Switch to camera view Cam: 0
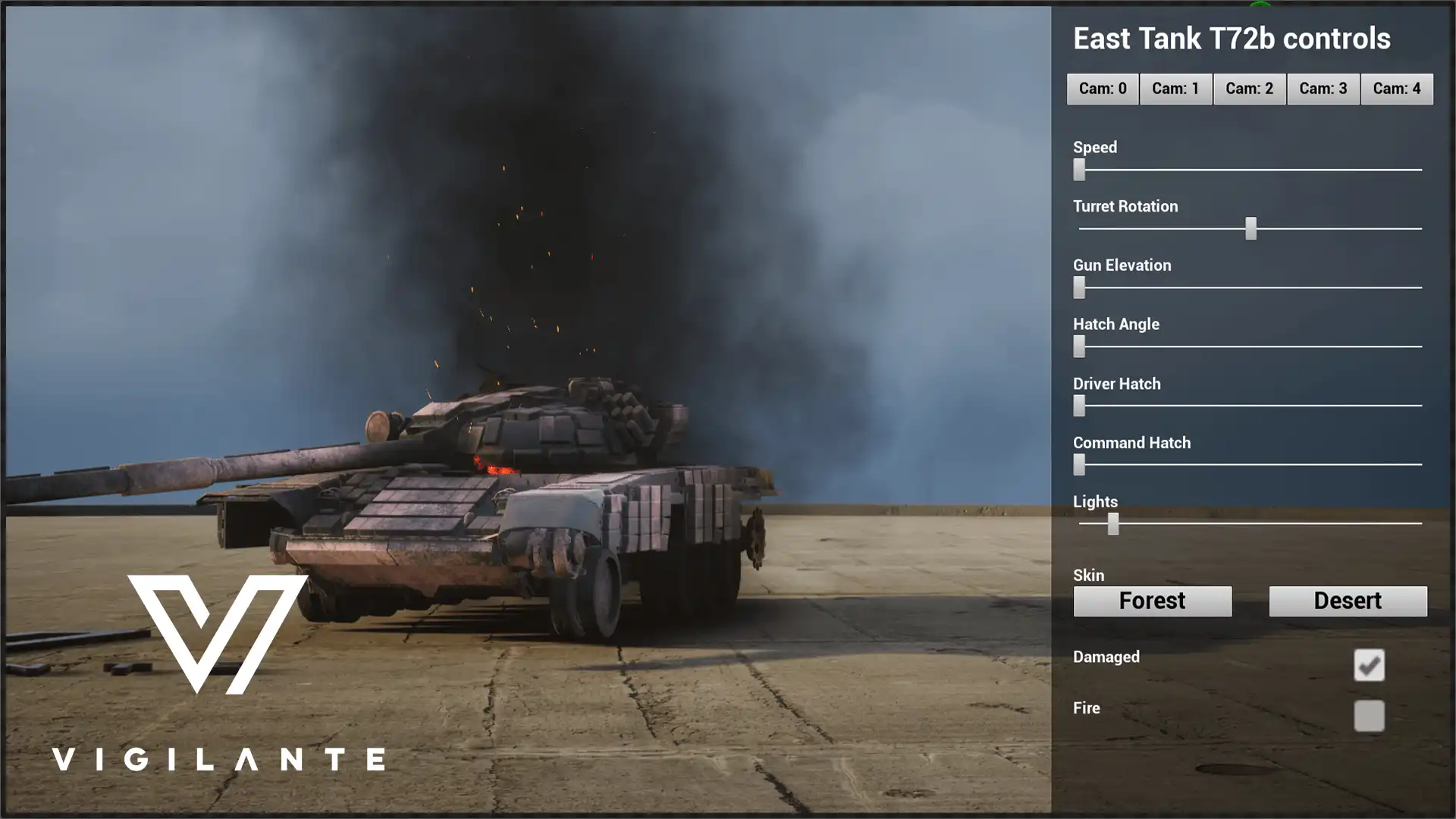Image resolution: width=1456 pixels, height=819 pixels. tap(1102, 89)
